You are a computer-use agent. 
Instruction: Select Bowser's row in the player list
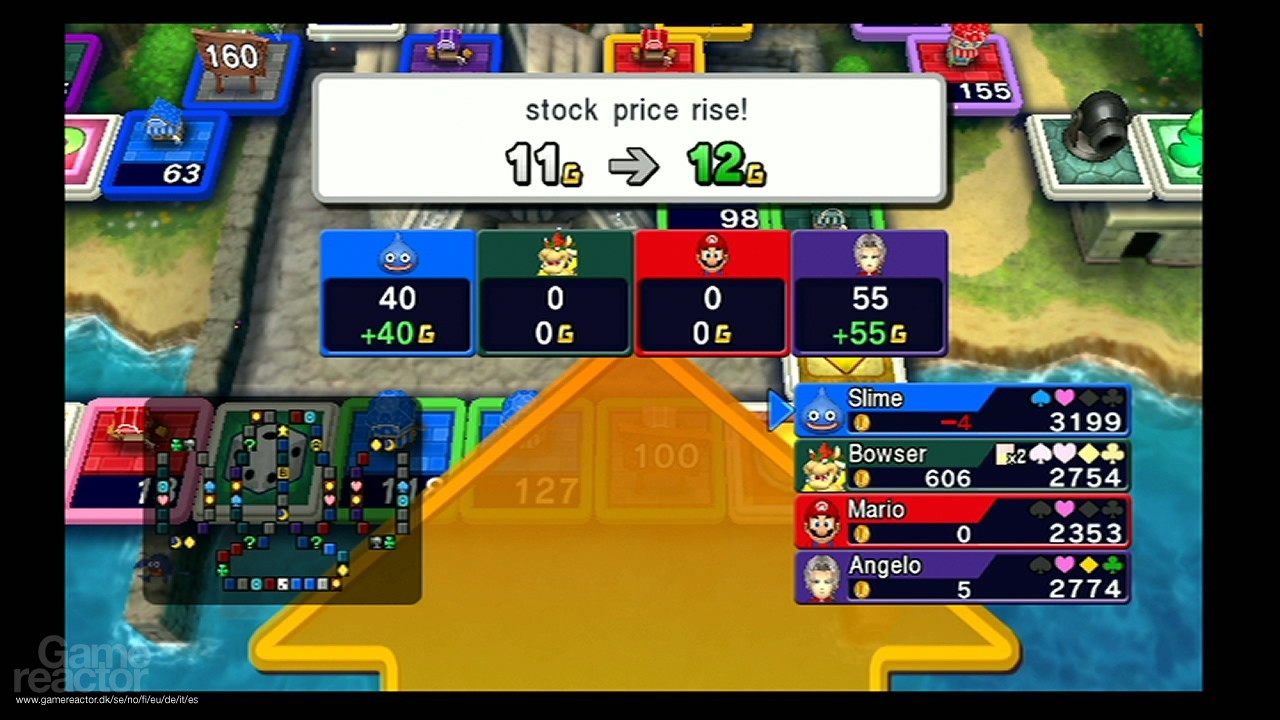coord(962,466)
